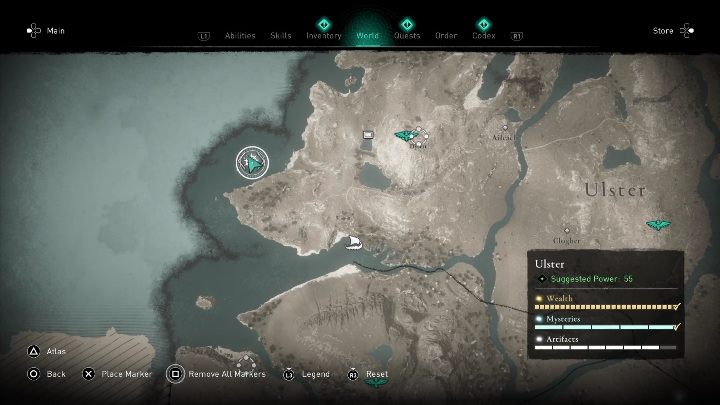720x405 pixels.
Task: Open the Main menu
Action: click(46, 31)
